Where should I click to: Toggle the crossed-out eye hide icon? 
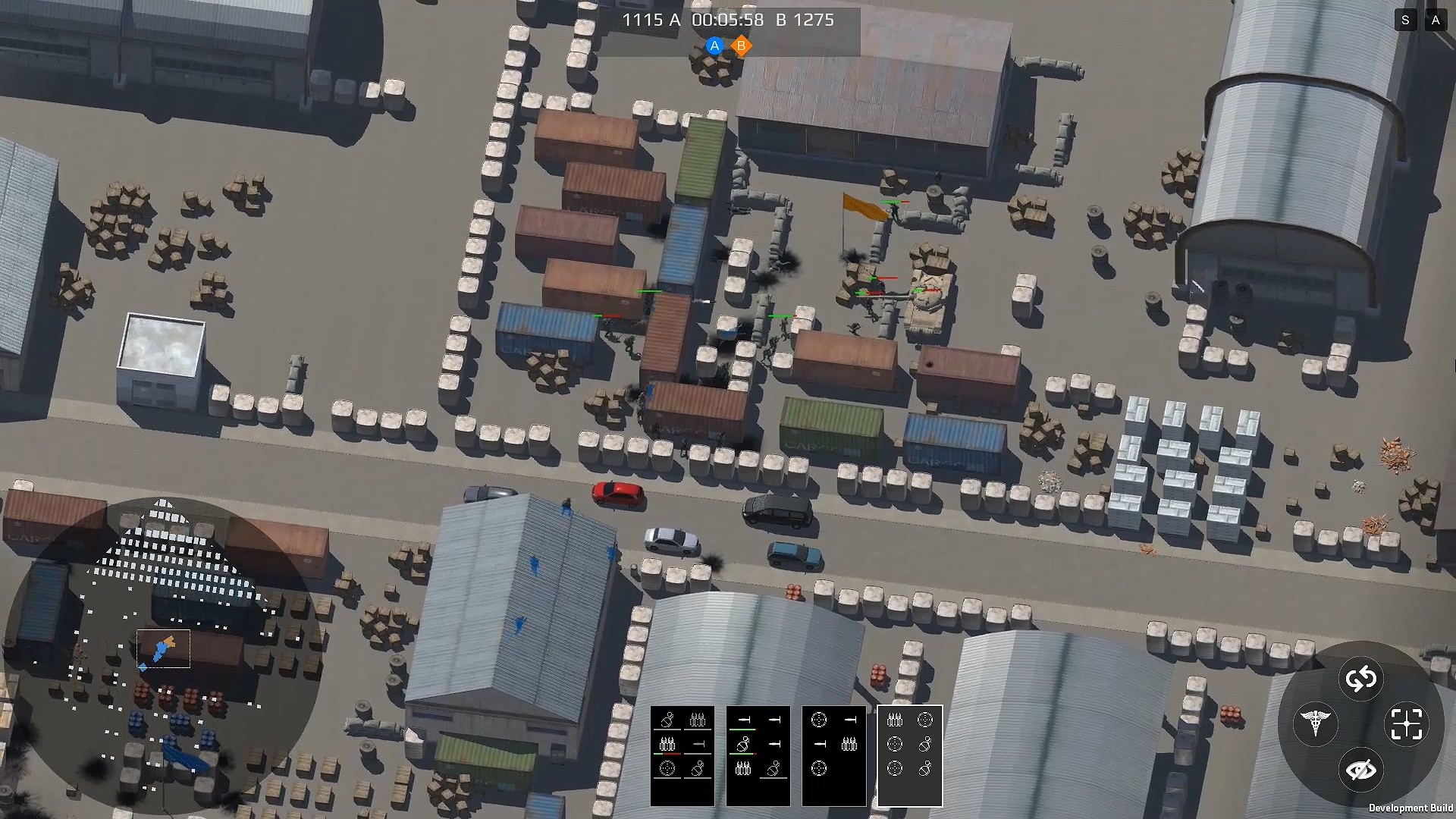[1361, 770]
